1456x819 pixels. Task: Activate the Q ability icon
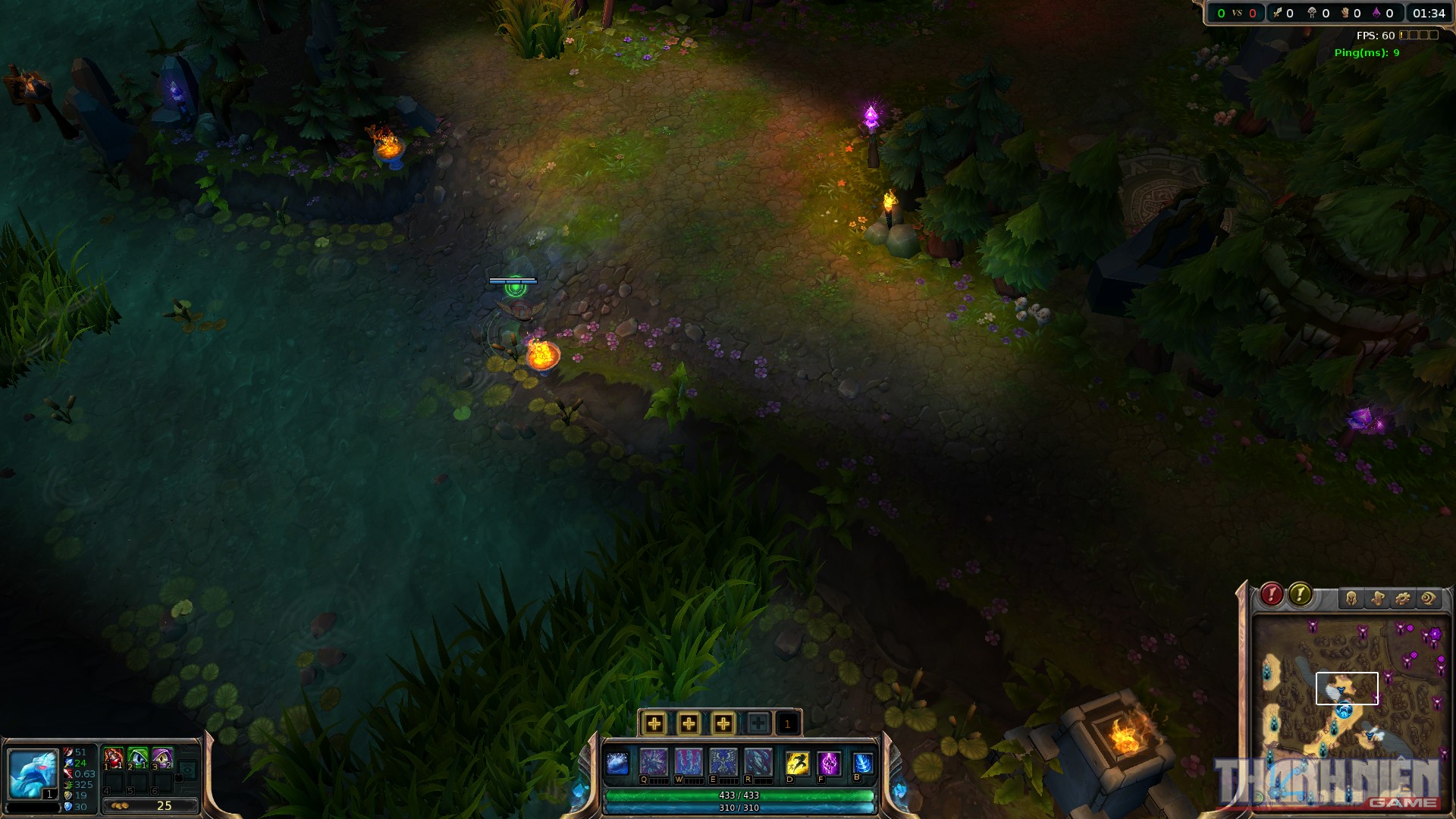point(653,761)
